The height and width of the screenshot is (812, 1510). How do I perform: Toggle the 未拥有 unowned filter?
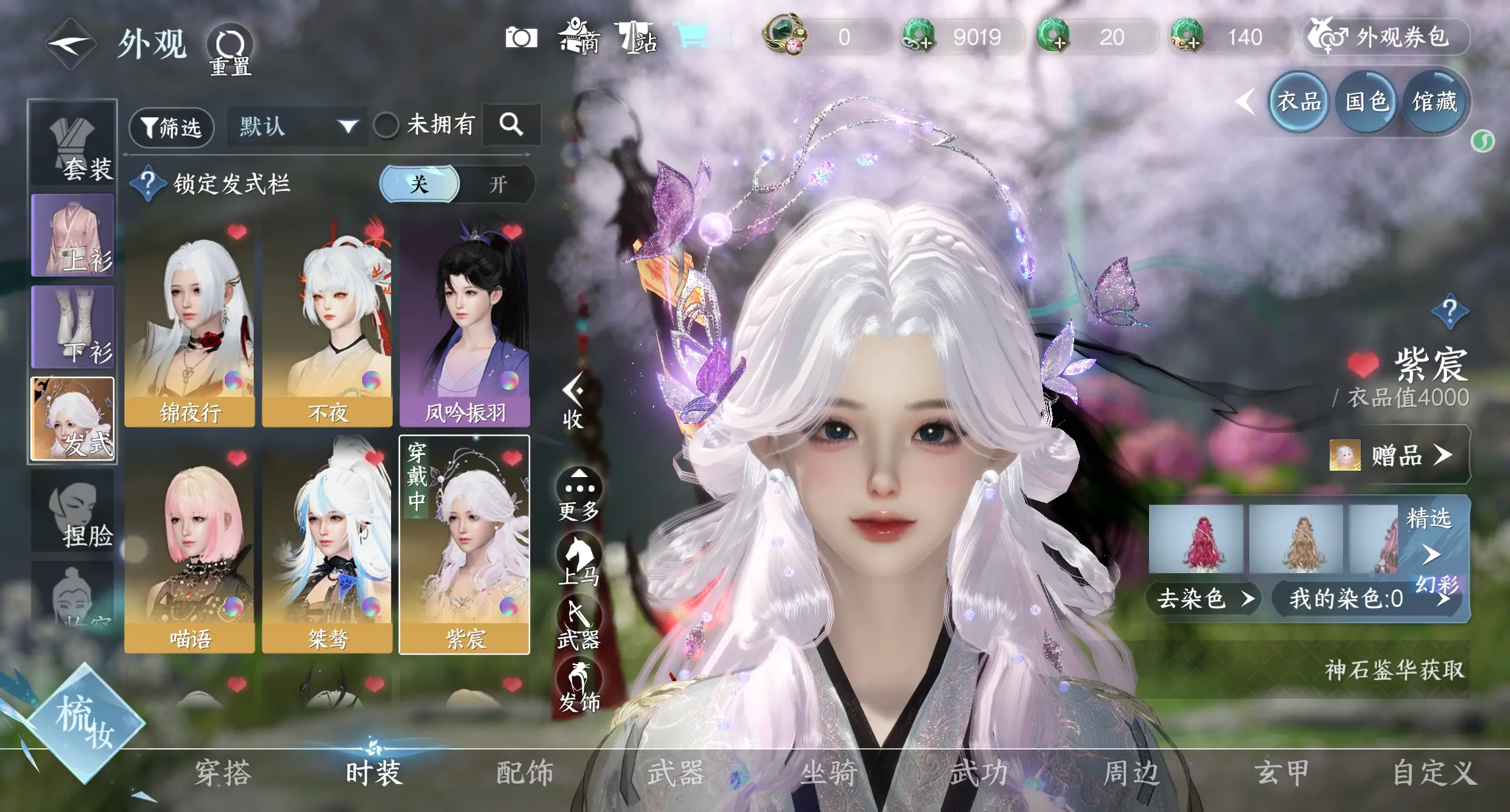pyautogui.click(x=386, y=125)
